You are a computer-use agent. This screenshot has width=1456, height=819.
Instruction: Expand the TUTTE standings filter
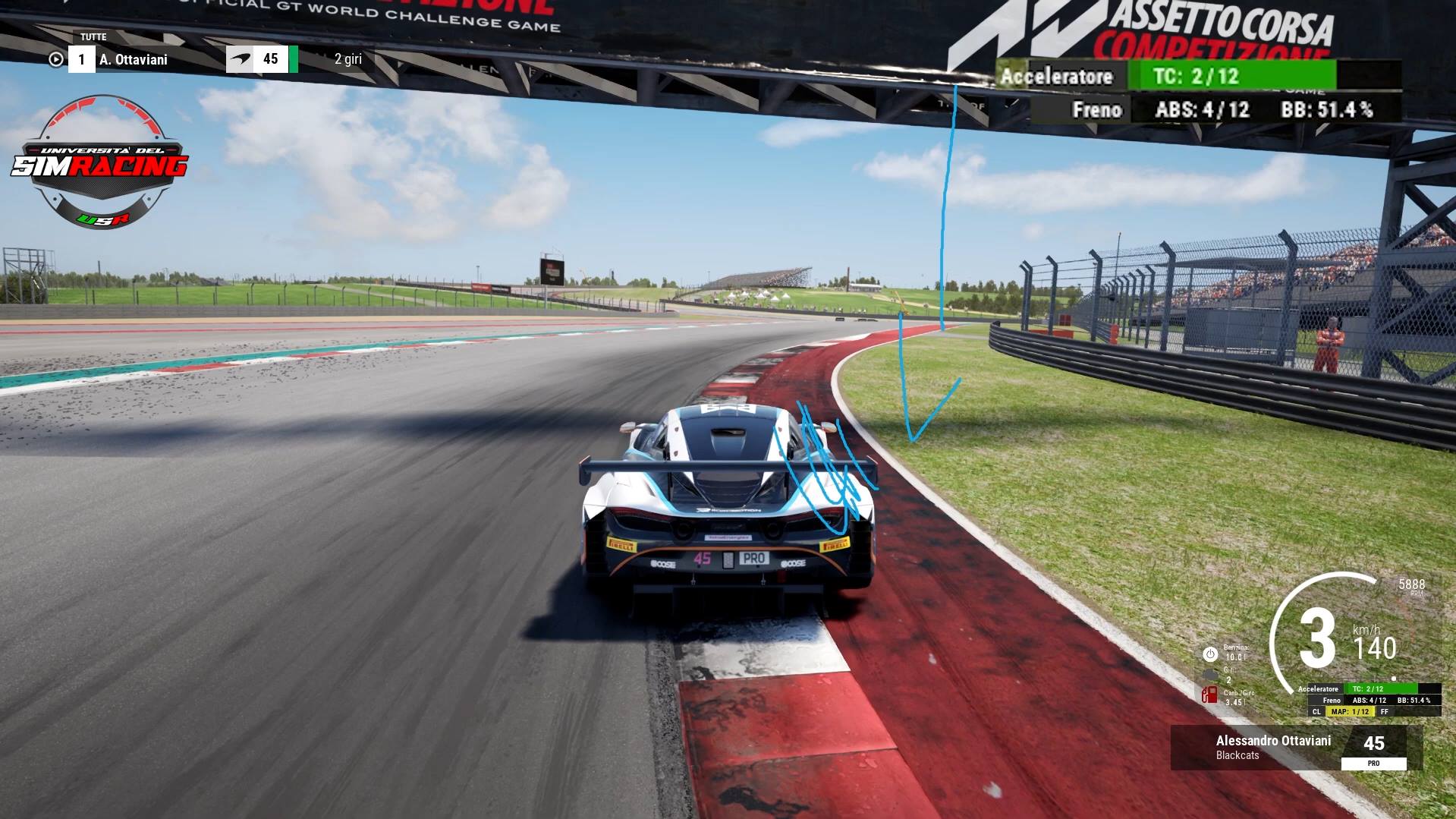(93, 36)
